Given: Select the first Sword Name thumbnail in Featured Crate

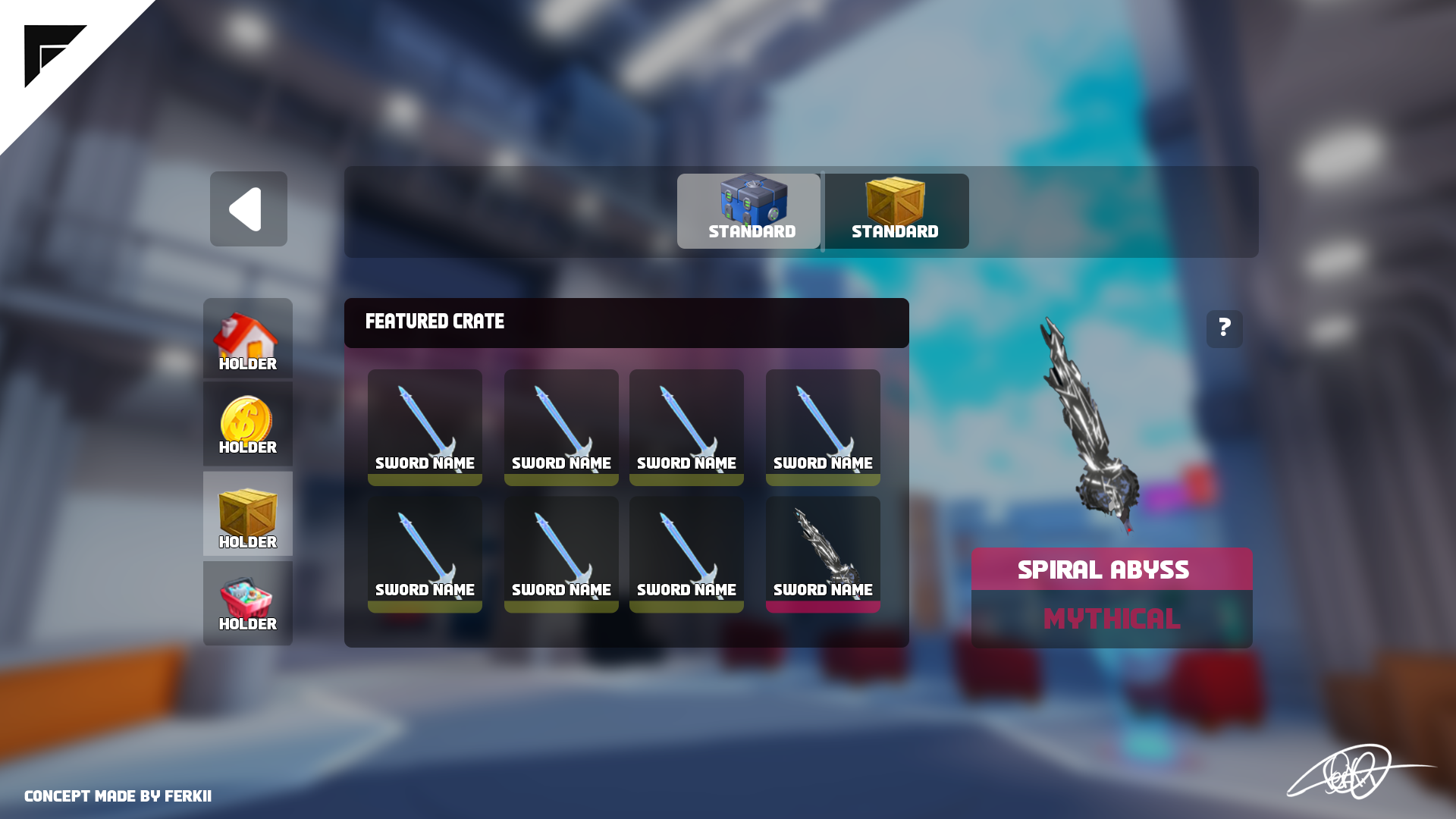Looking at the screenshot, I should (x=425, y=425).
